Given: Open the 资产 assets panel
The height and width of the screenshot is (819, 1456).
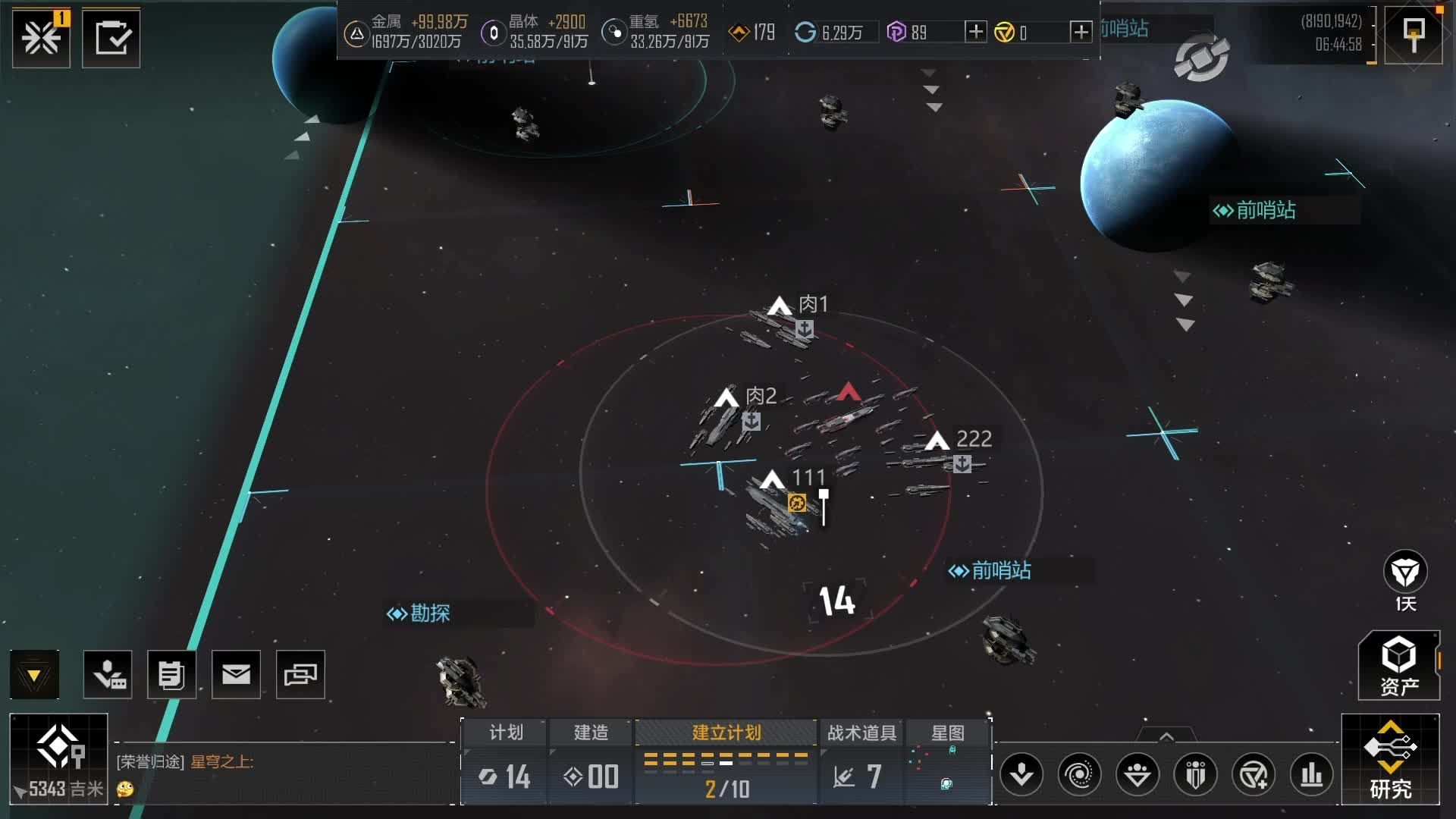Looking at the screenshot, I should [x=1398, y=666].
